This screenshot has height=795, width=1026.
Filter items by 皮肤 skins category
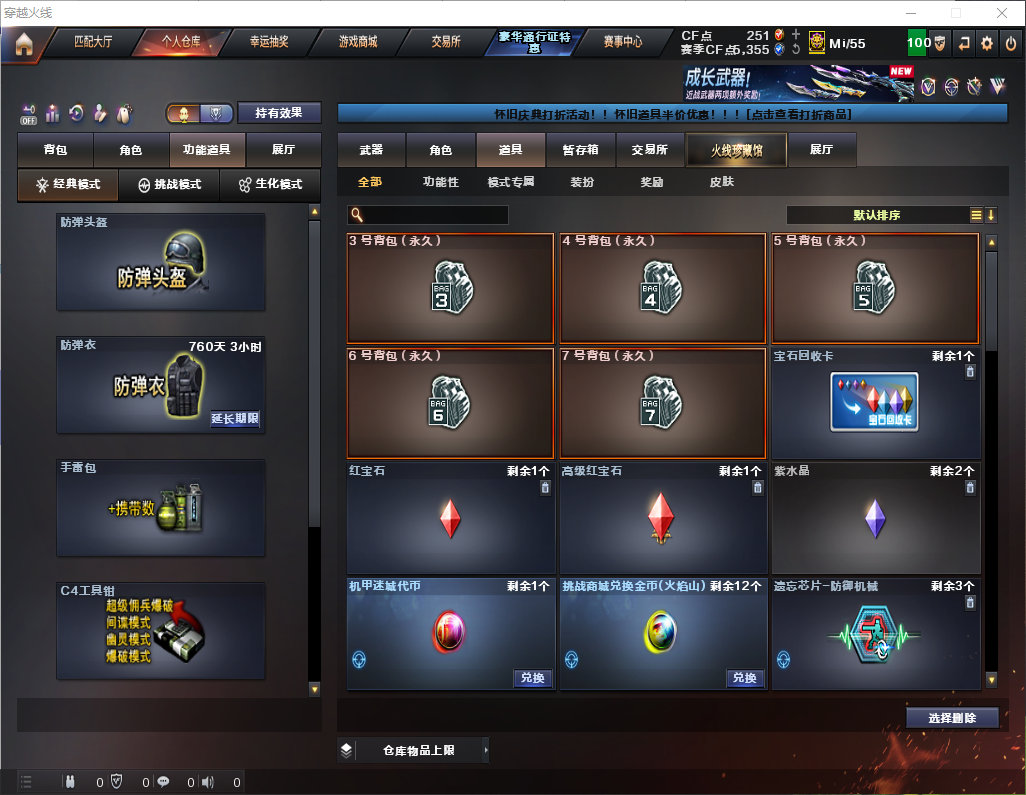pos(721,182)
